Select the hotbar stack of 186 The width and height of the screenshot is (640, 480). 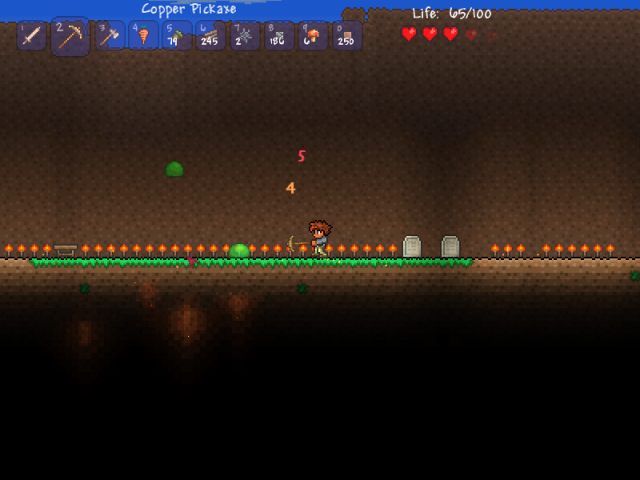[279, 36]
